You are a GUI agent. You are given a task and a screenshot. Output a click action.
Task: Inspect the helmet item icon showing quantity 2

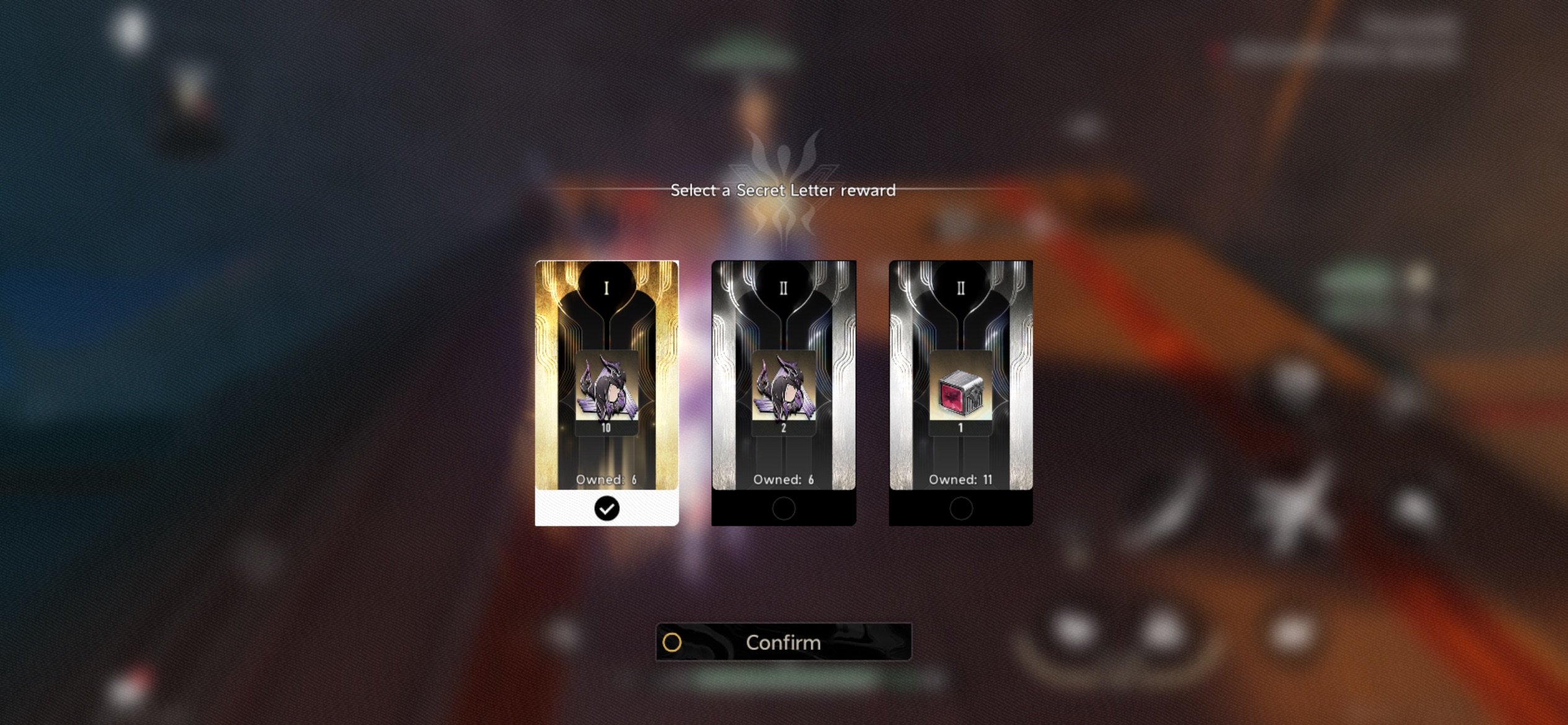[x=783, y=389]
